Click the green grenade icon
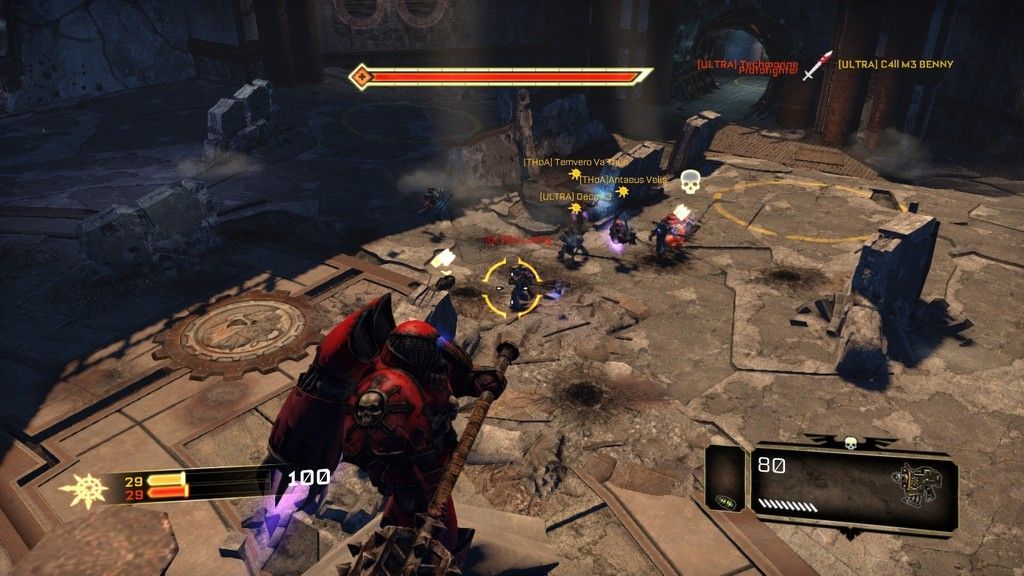1024x576 pixels. pos(724,502)
